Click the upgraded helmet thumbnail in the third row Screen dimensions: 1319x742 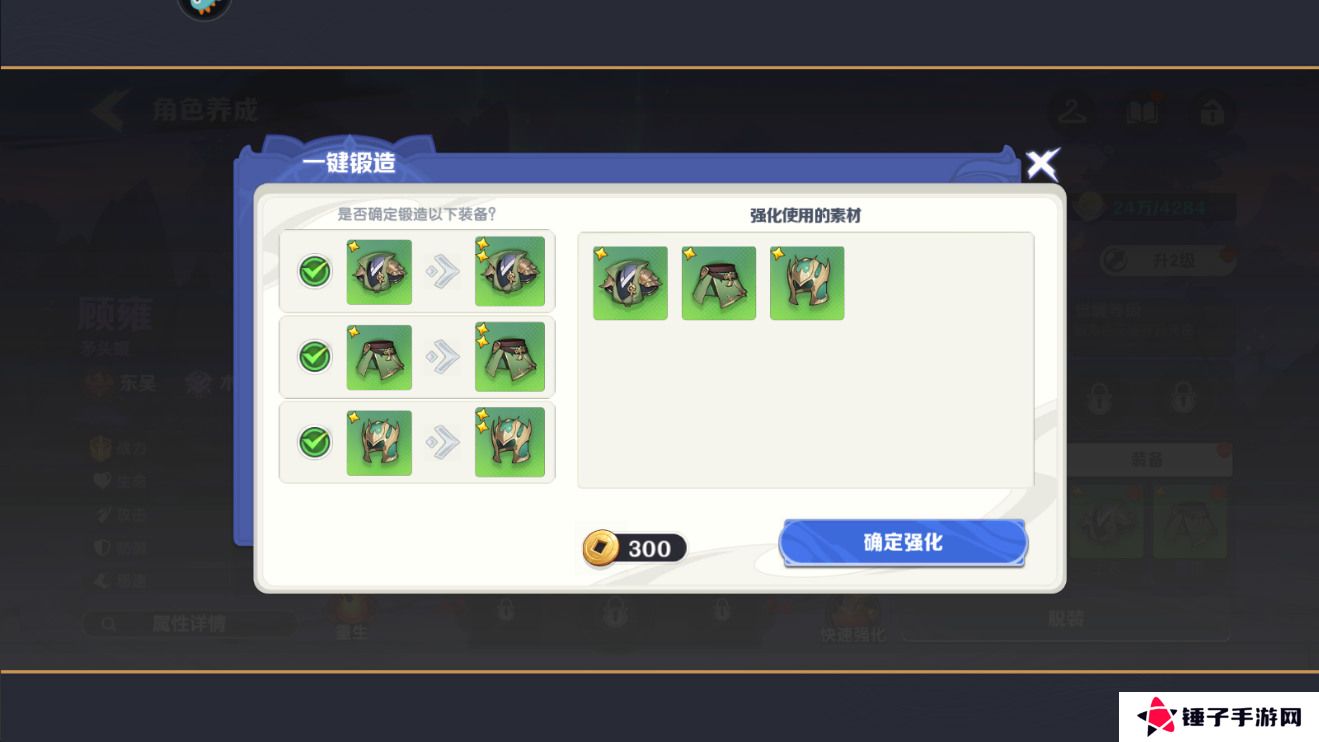click(510, 442)
